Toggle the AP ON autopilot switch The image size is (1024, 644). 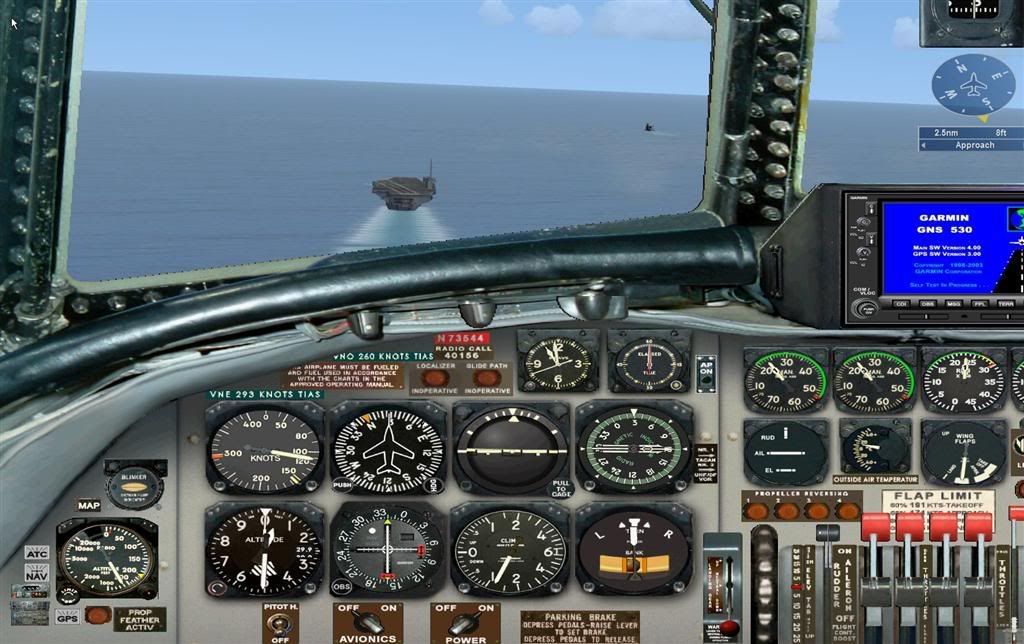707,374
